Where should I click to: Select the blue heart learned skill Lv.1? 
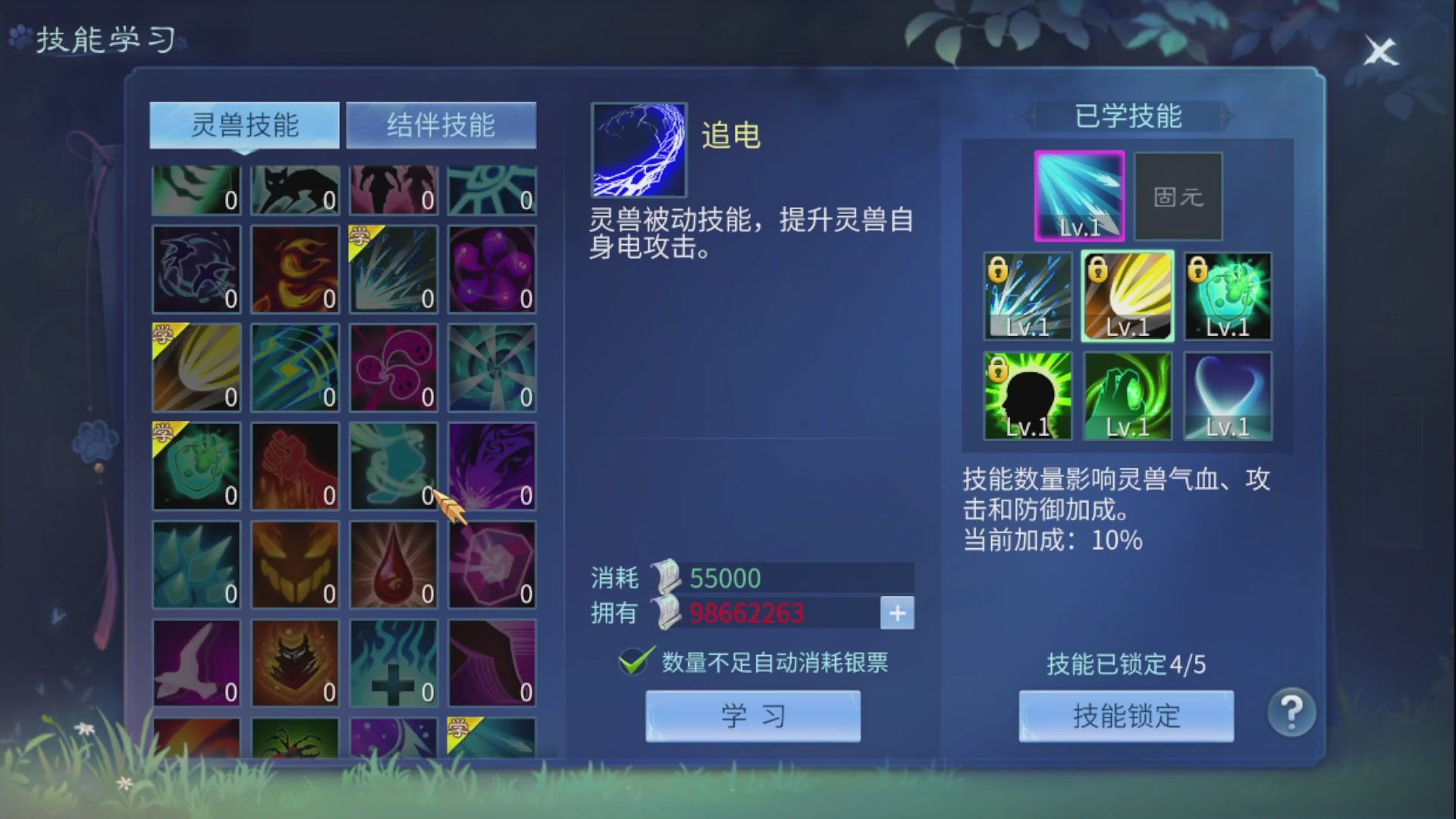pos(1226,394)
